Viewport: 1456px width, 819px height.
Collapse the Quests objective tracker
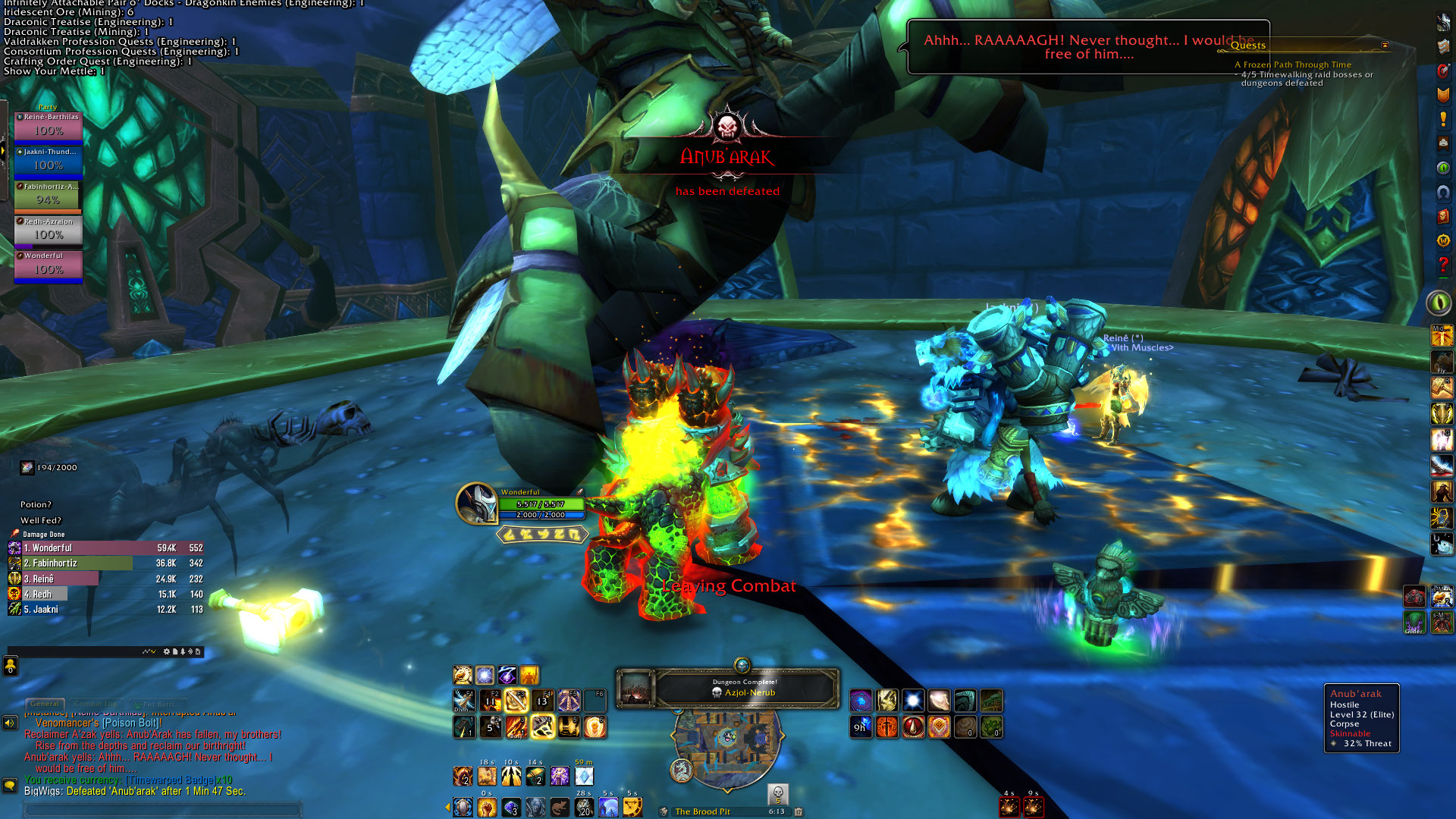1385,45
